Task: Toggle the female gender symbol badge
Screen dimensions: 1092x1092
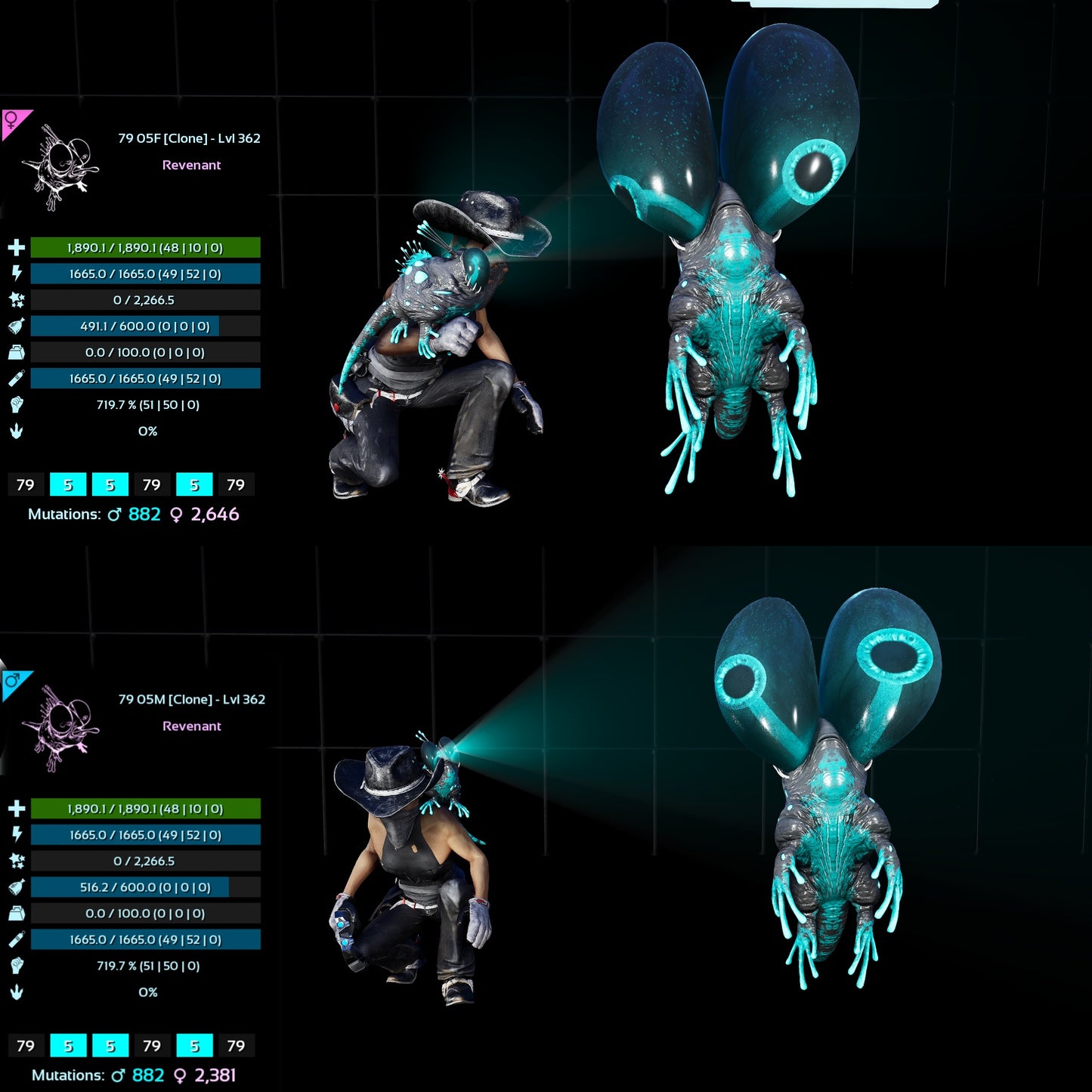Action: coord(11,119)
